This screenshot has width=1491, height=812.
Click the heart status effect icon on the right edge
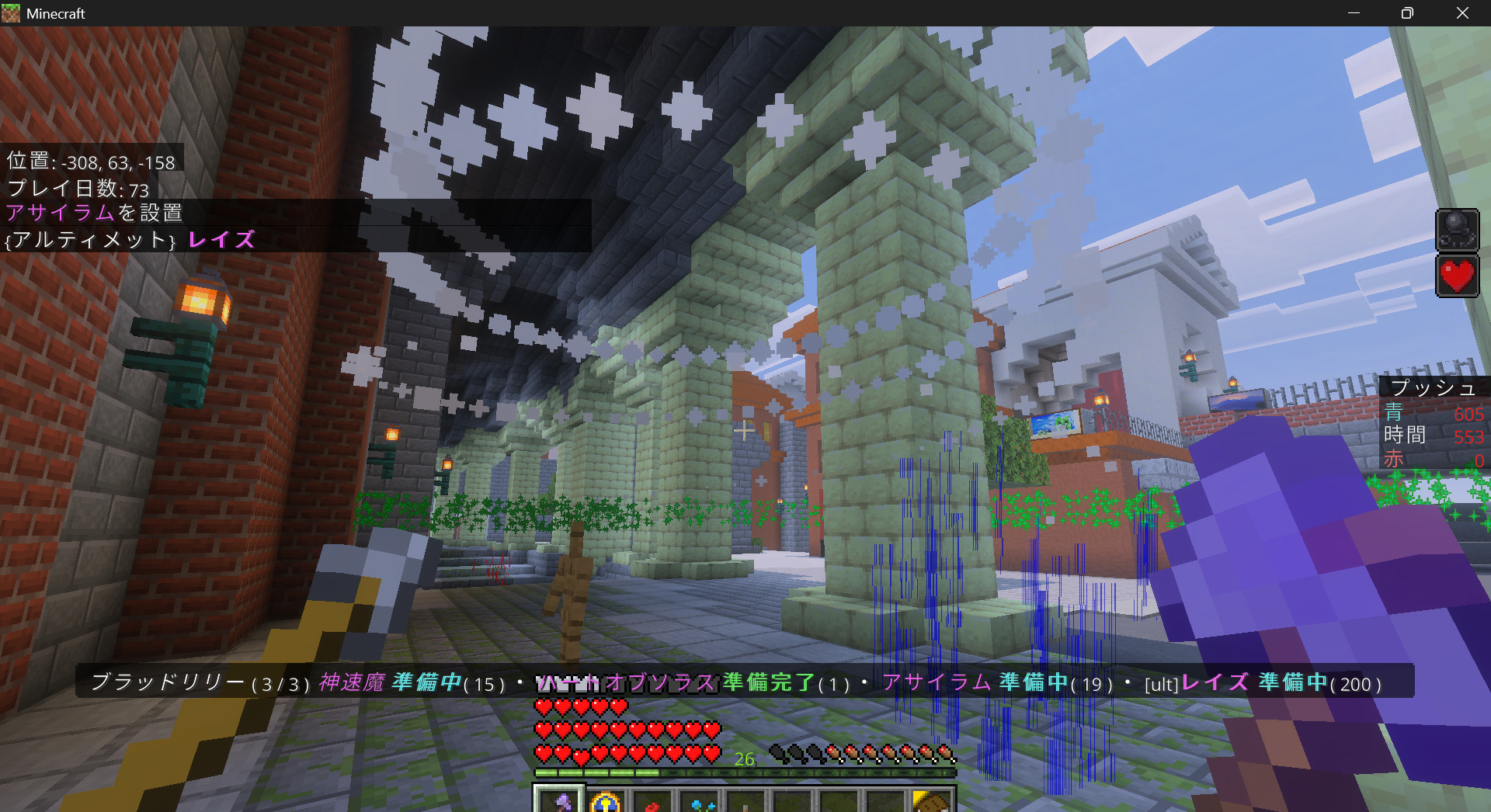(x=1457, y=275)
